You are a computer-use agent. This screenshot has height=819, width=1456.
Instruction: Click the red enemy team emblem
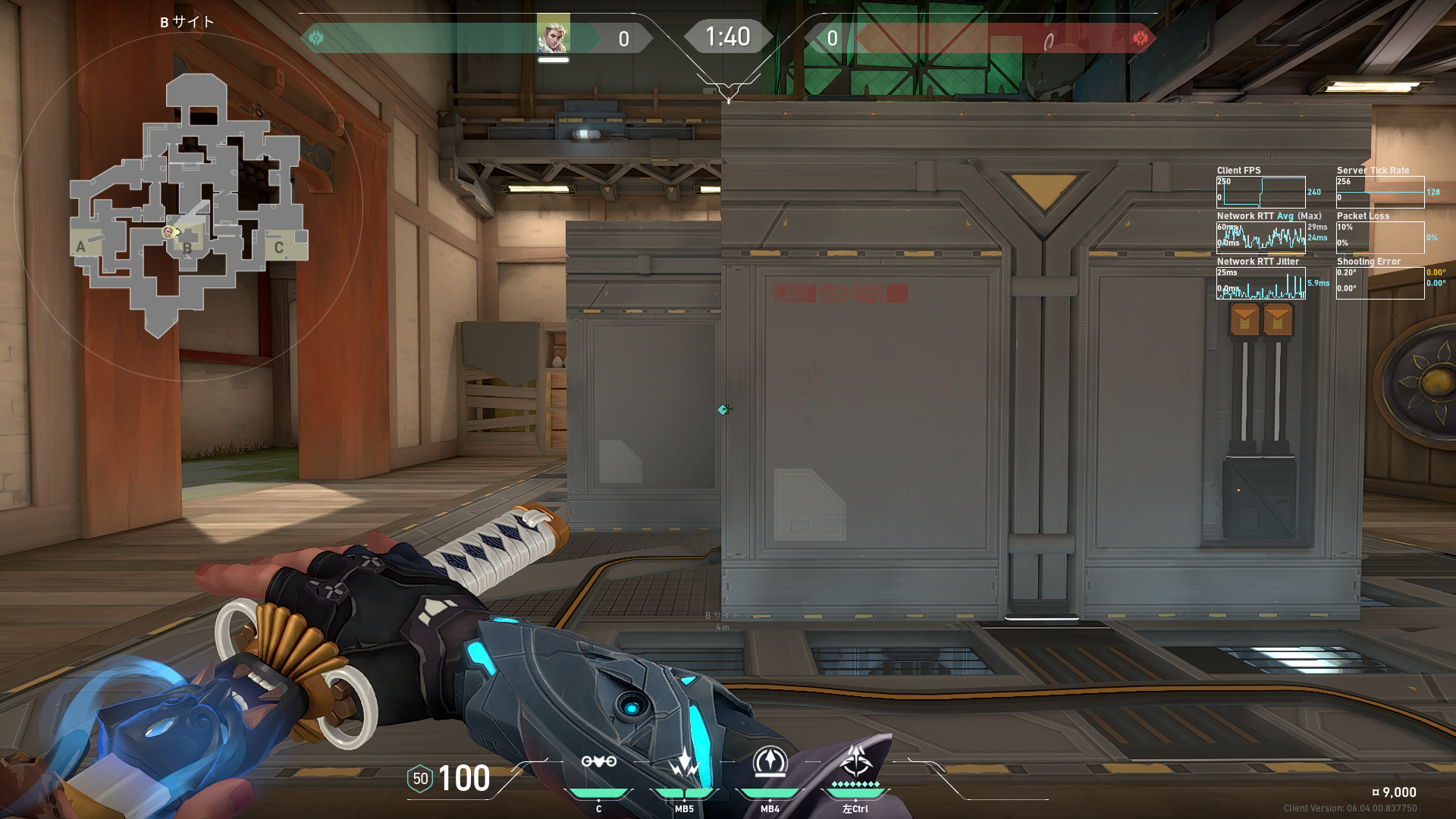[x=1140, y=38]
